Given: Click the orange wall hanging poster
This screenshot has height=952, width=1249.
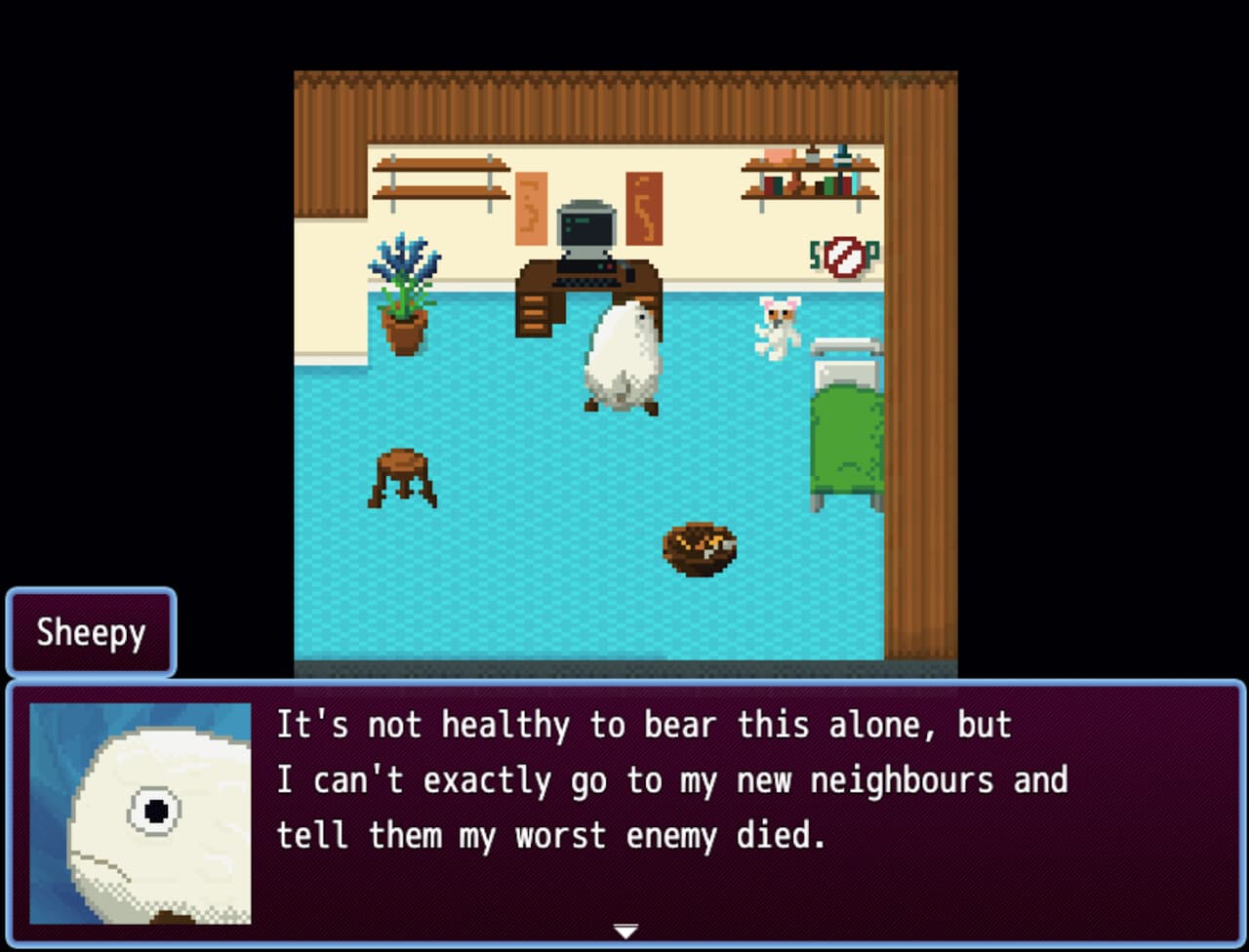Looking at the screenshot, I should click(x=531, y=207).
